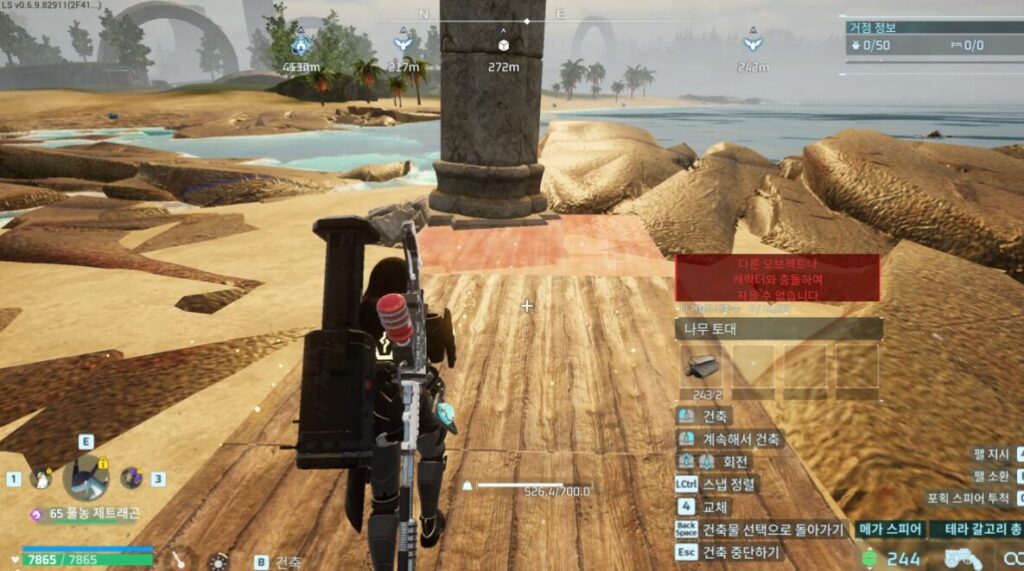Choose the purple pal in the party wheel
1024x571 pixels.
(131, 478)
